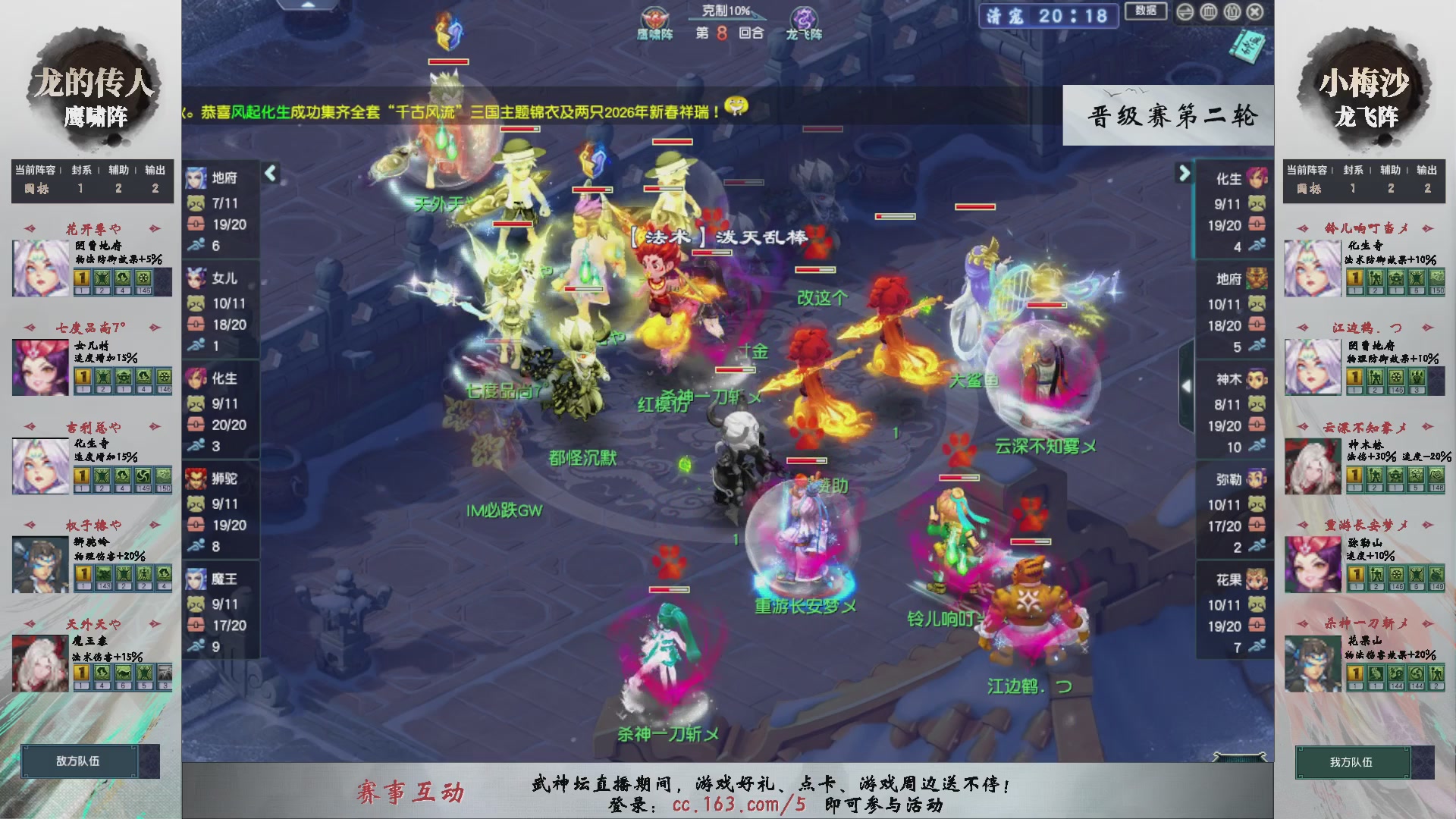Collapse the left unit panel with its chevron

269,173
